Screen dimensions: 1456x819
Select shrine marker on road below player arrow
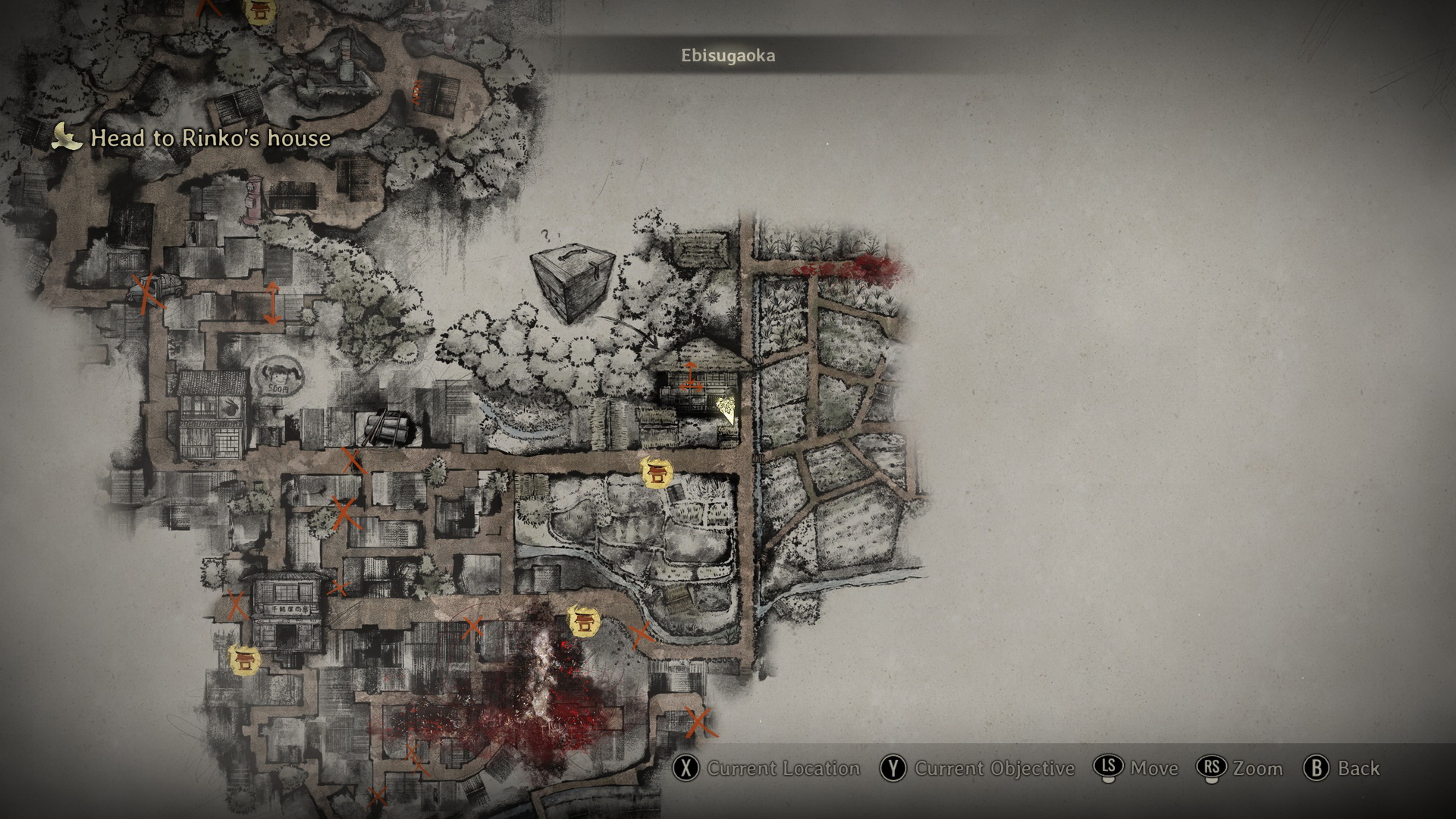coord(656,473)
